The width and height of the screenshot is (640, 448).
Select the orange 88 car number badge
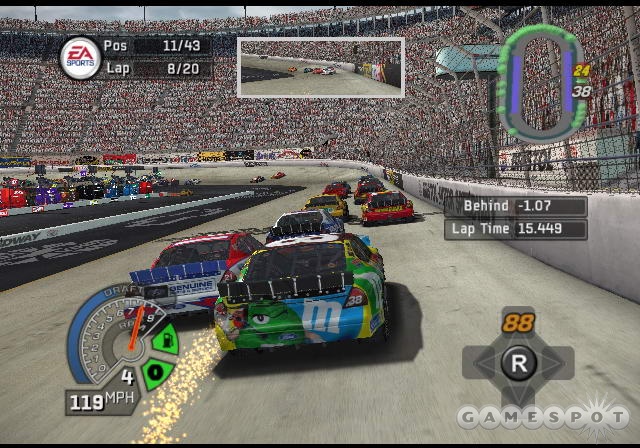(518, 323)
